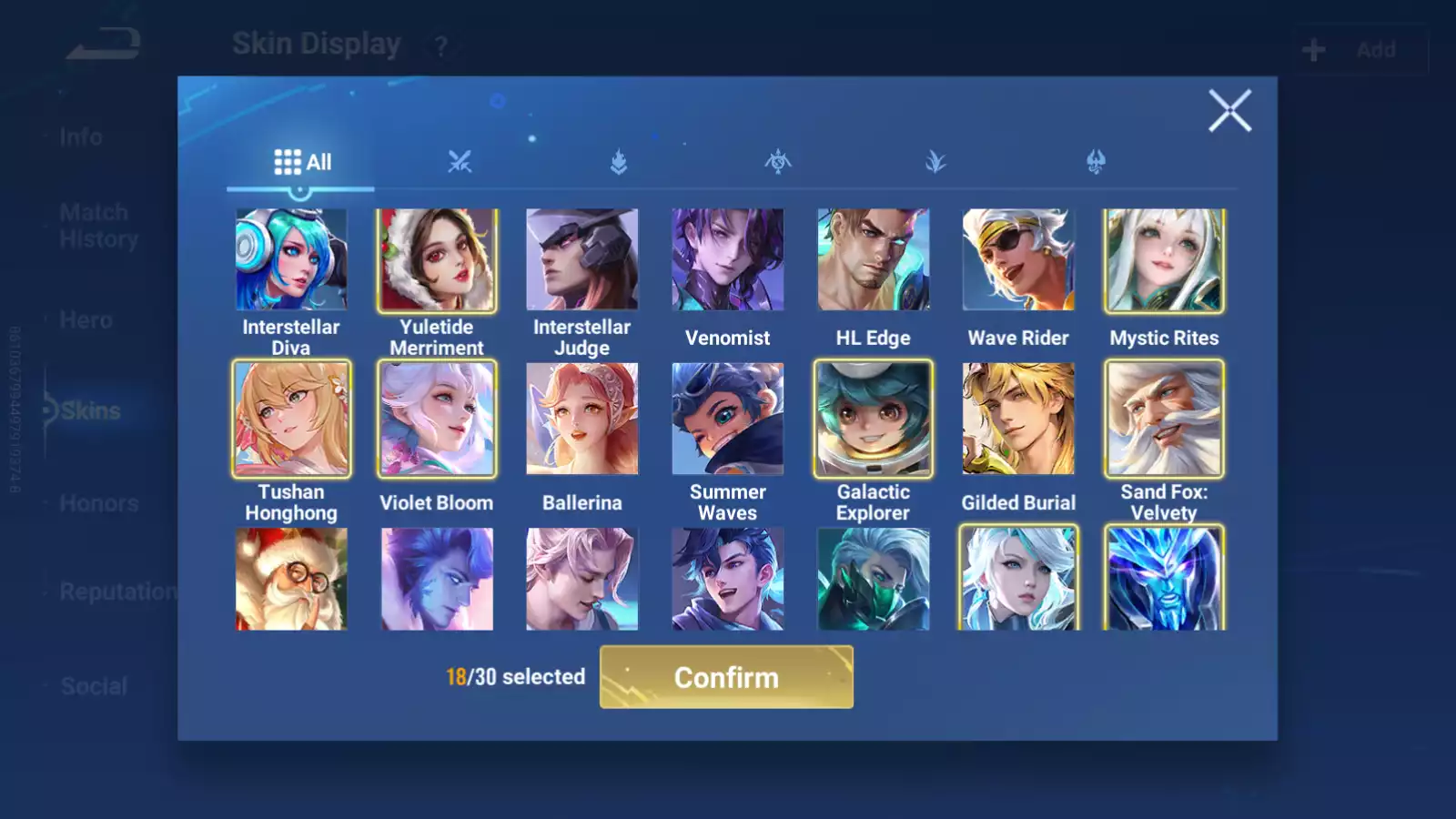Select the Summer Waves skin
Viewport: 1456px width, 819px height.
tap(728, 419)
